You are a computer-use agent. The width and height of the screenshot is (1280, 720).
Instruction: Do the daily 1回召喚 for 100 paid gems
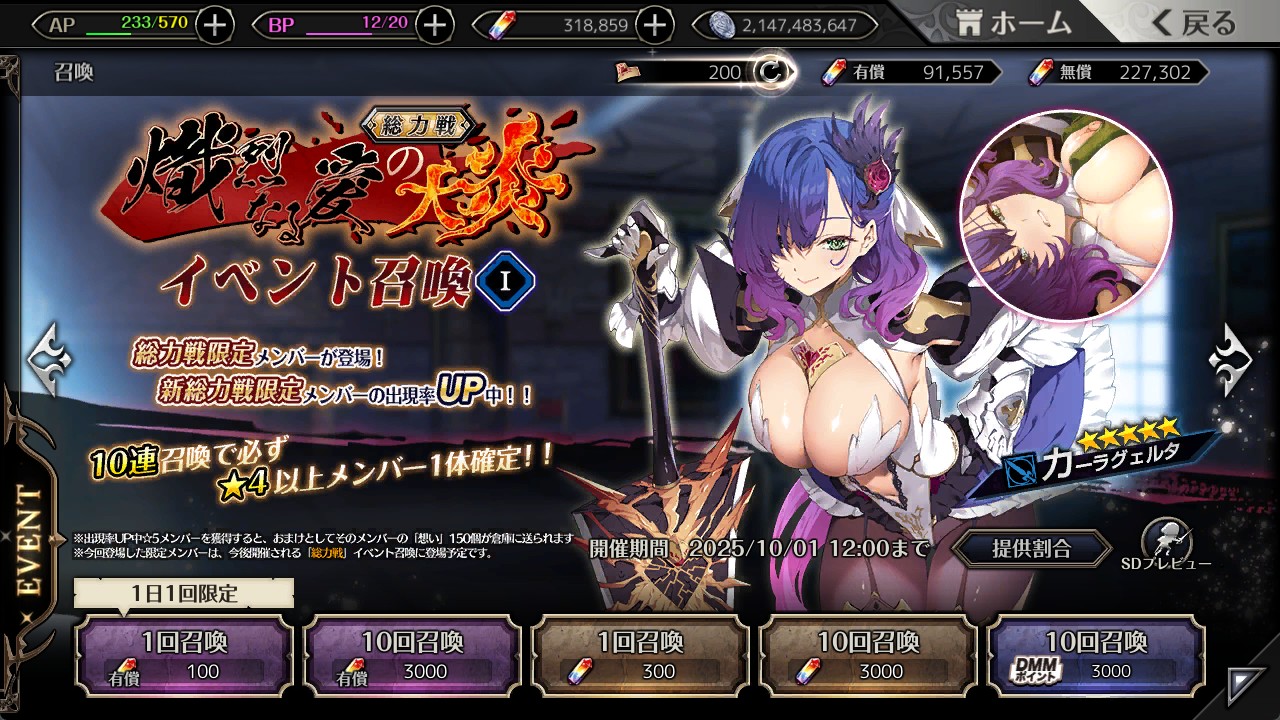(184, 655)
